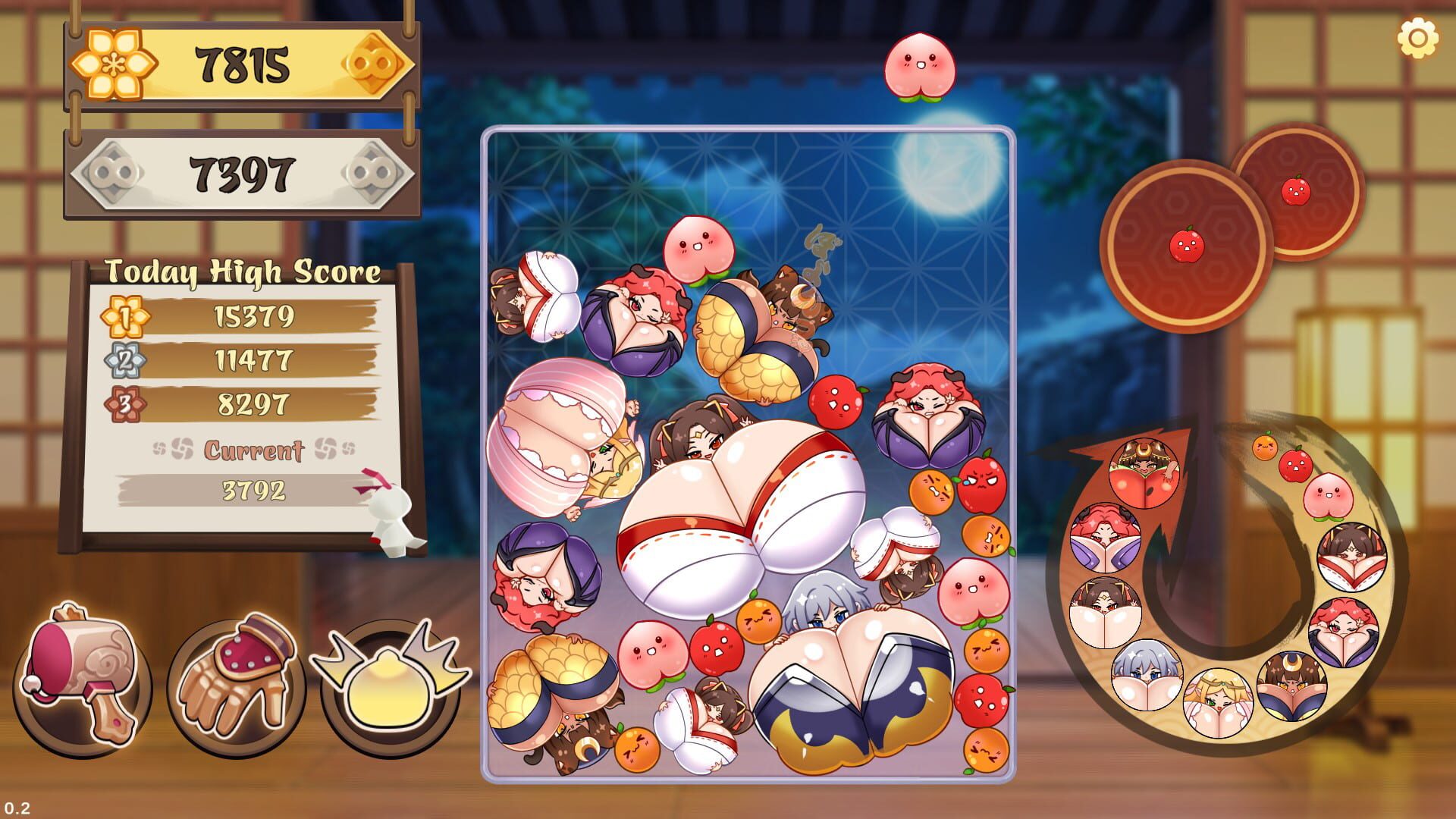Click the golden 7815 score banner
This screenshot has height=819, width=1456.
tap(241, 62)
